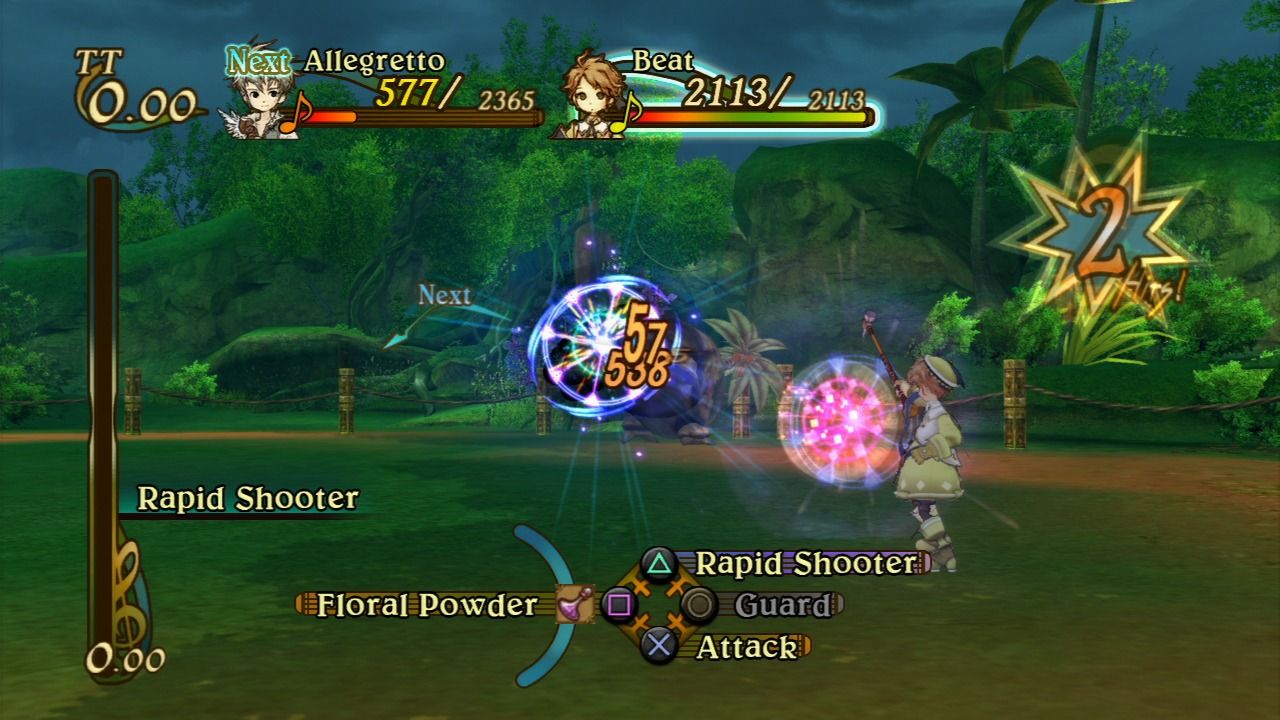Select the Attack command
Viewport: 1280px width, 720px height.
[x=746, y=648]
